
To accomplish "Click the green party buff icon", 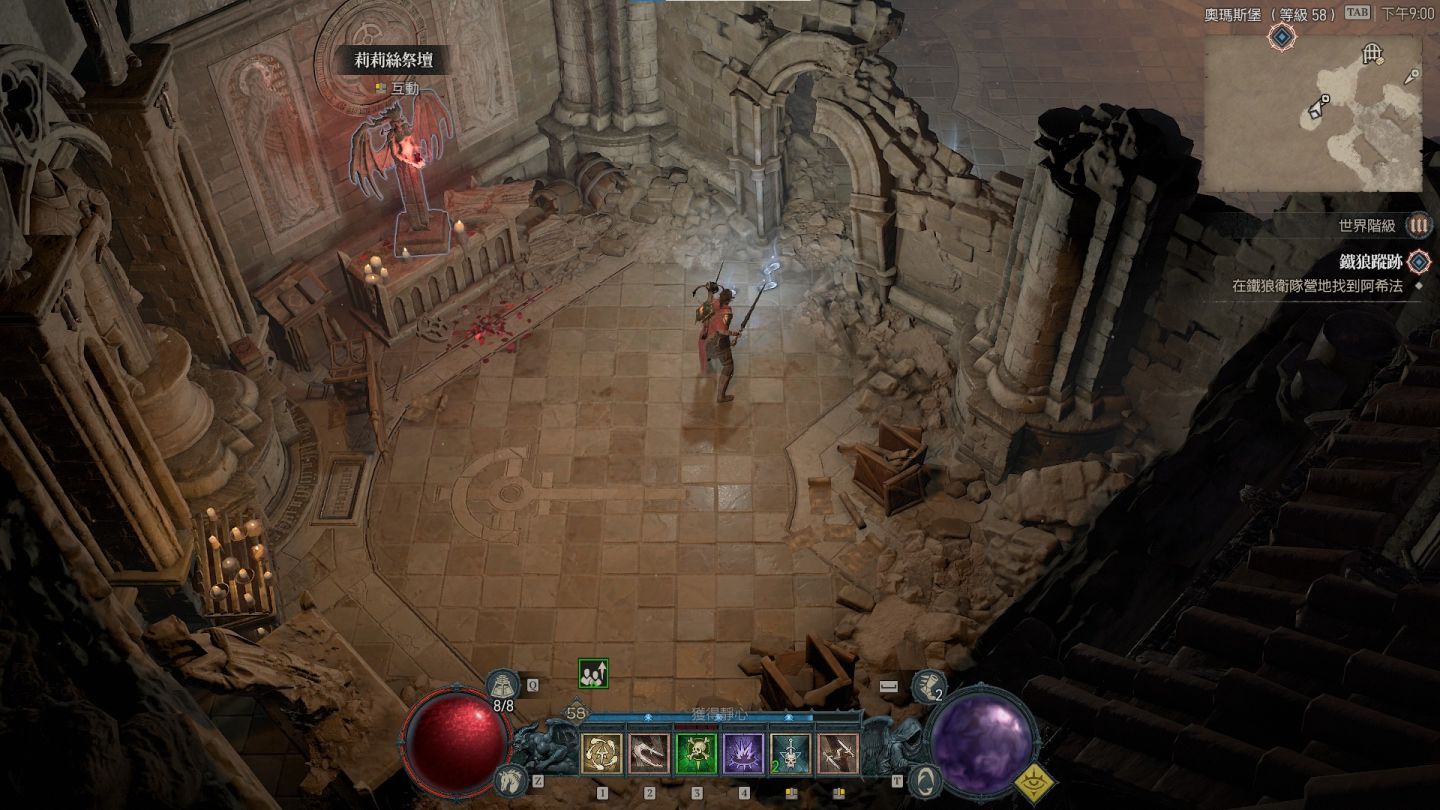I will click(x=592, y=674).
